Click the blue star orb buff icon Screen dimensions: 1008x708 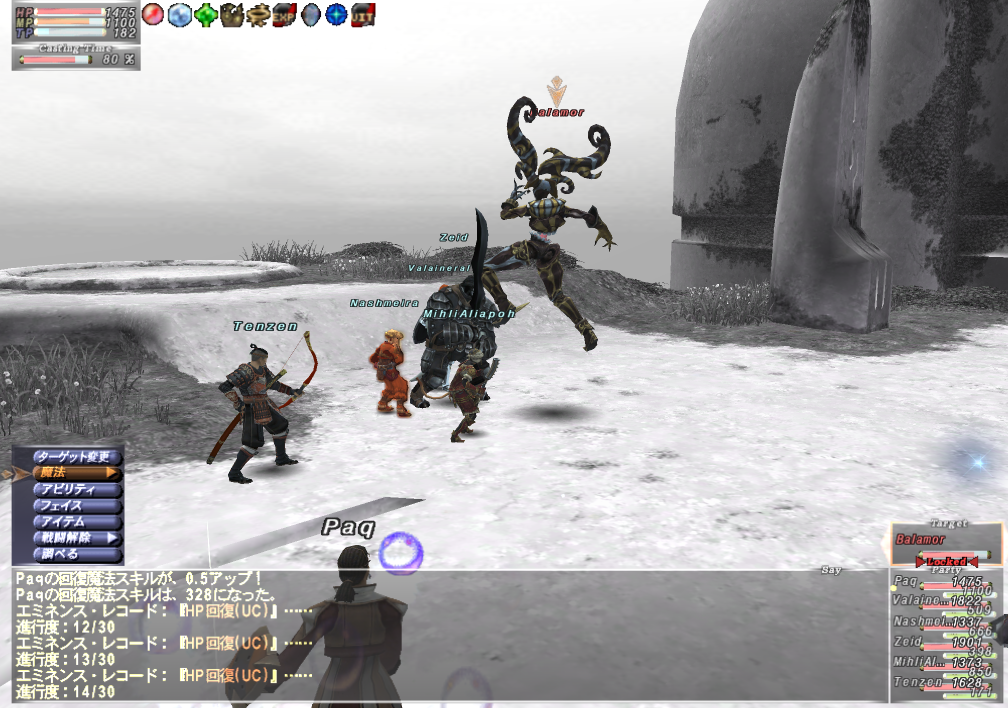(x=336, y=15)
